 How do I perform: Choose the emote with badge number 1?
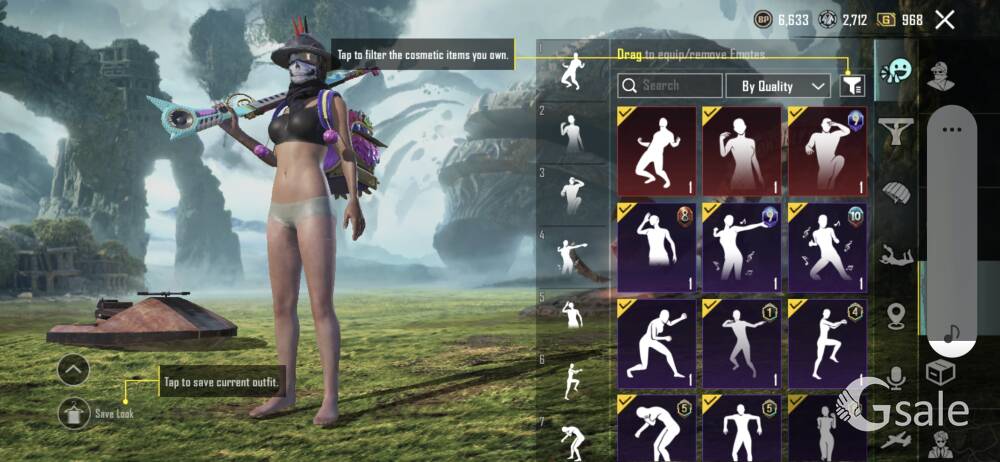pos(742,341)
